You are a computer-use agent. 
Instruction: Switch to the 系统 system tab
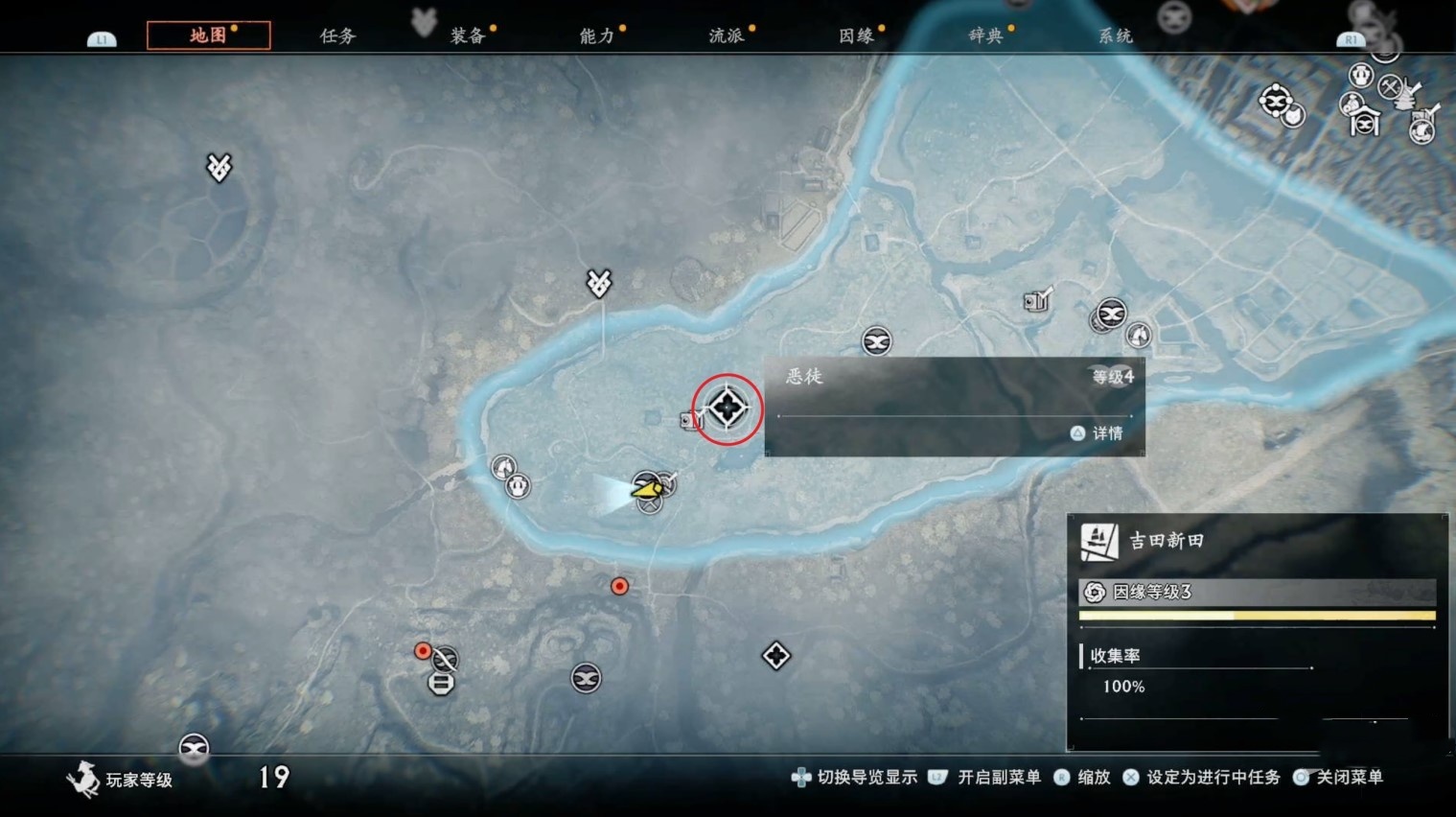point(1115,35)
